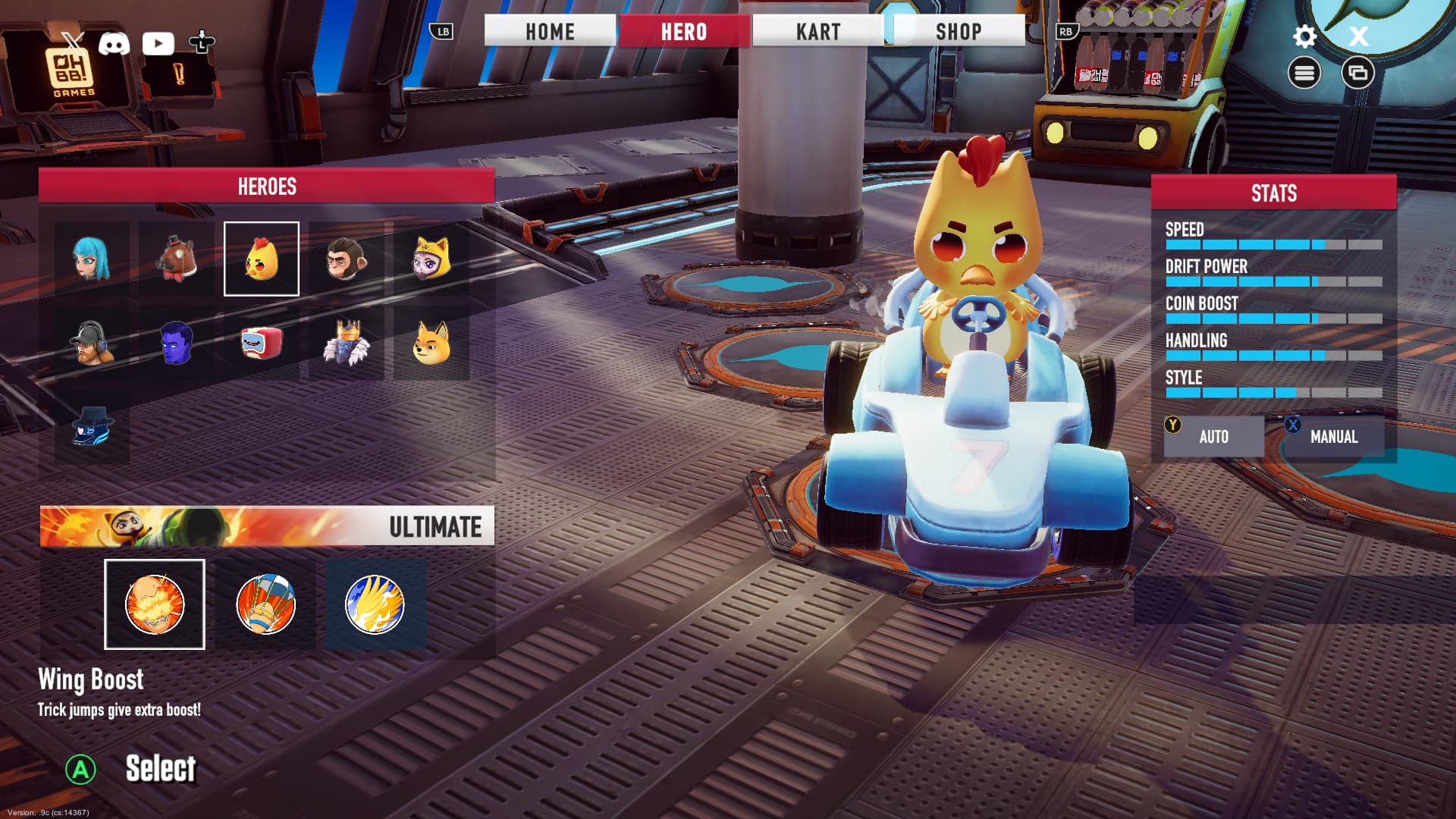Select the golden wing ultimate ability

[x=375, y=604]
